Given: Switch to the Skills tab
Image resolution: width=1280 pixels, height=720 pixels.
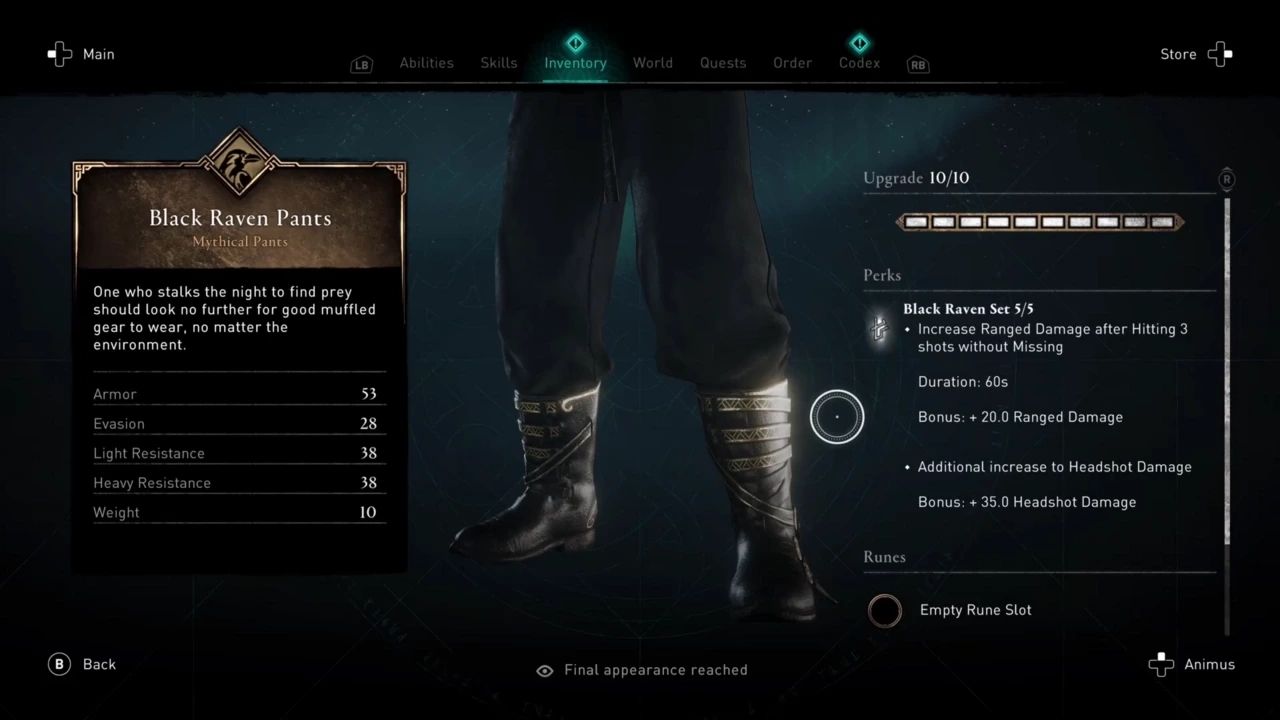Looking at the screenshot, I should [498, 63].
